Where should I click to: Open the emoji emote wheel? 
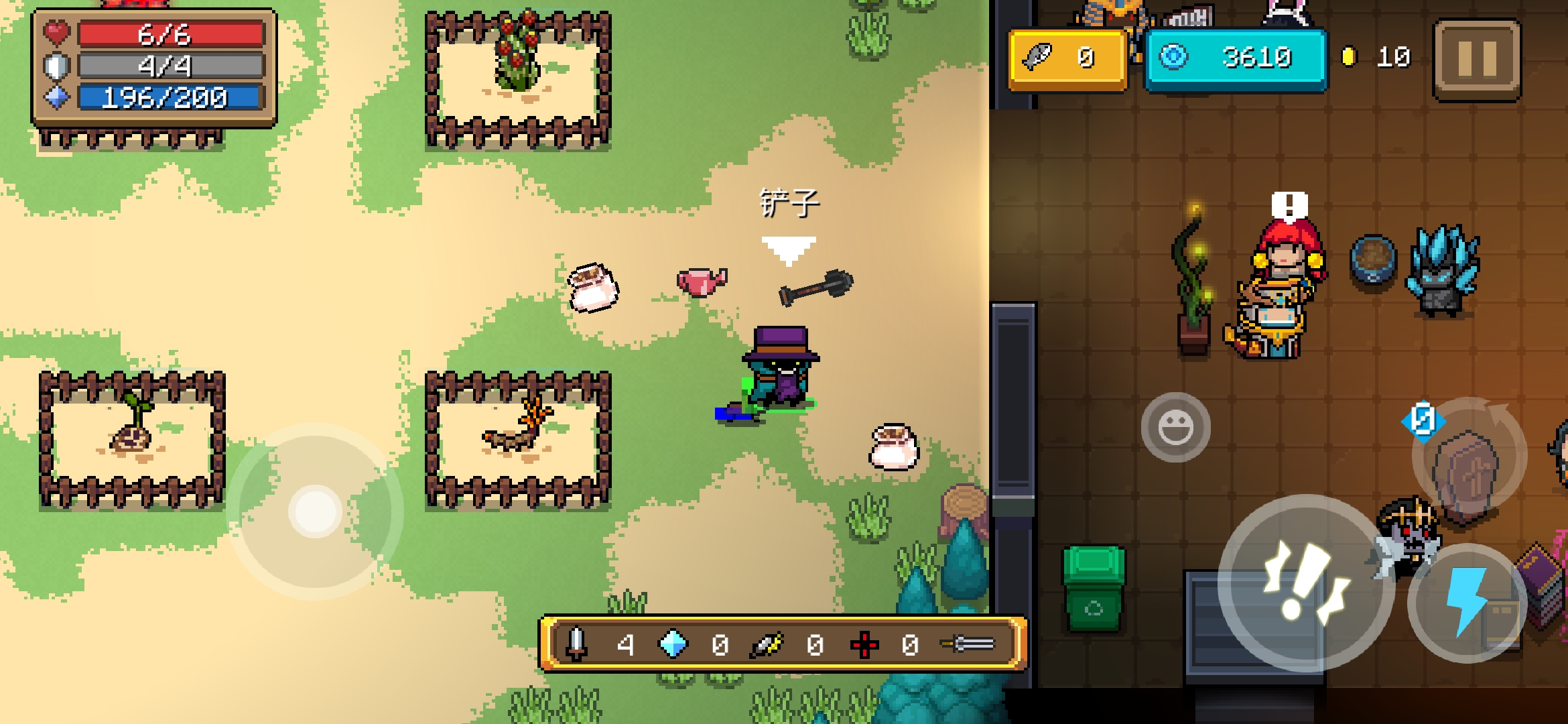tap(1175, 427)
